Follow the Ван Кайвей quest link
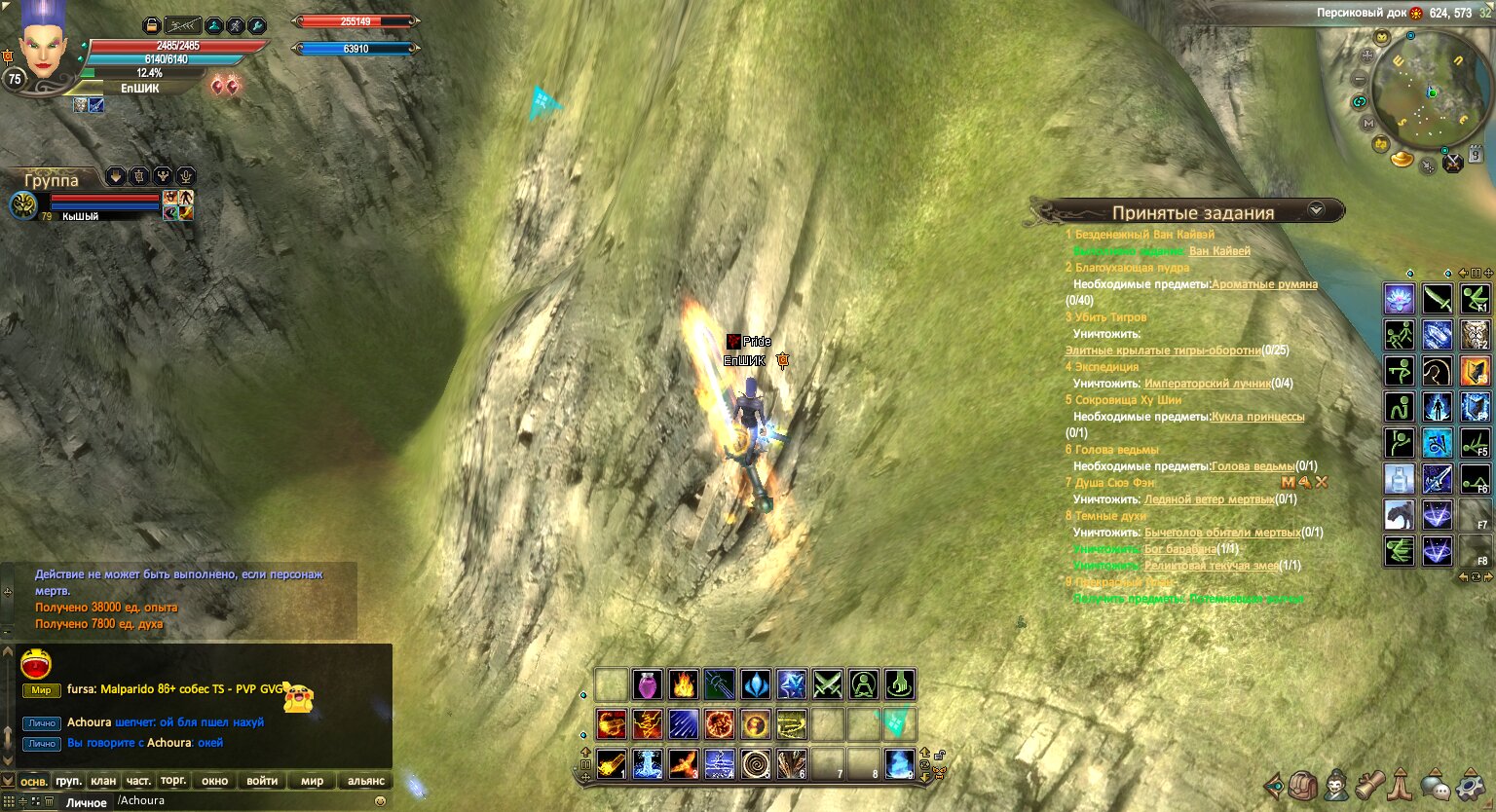 coord(1219,251)
